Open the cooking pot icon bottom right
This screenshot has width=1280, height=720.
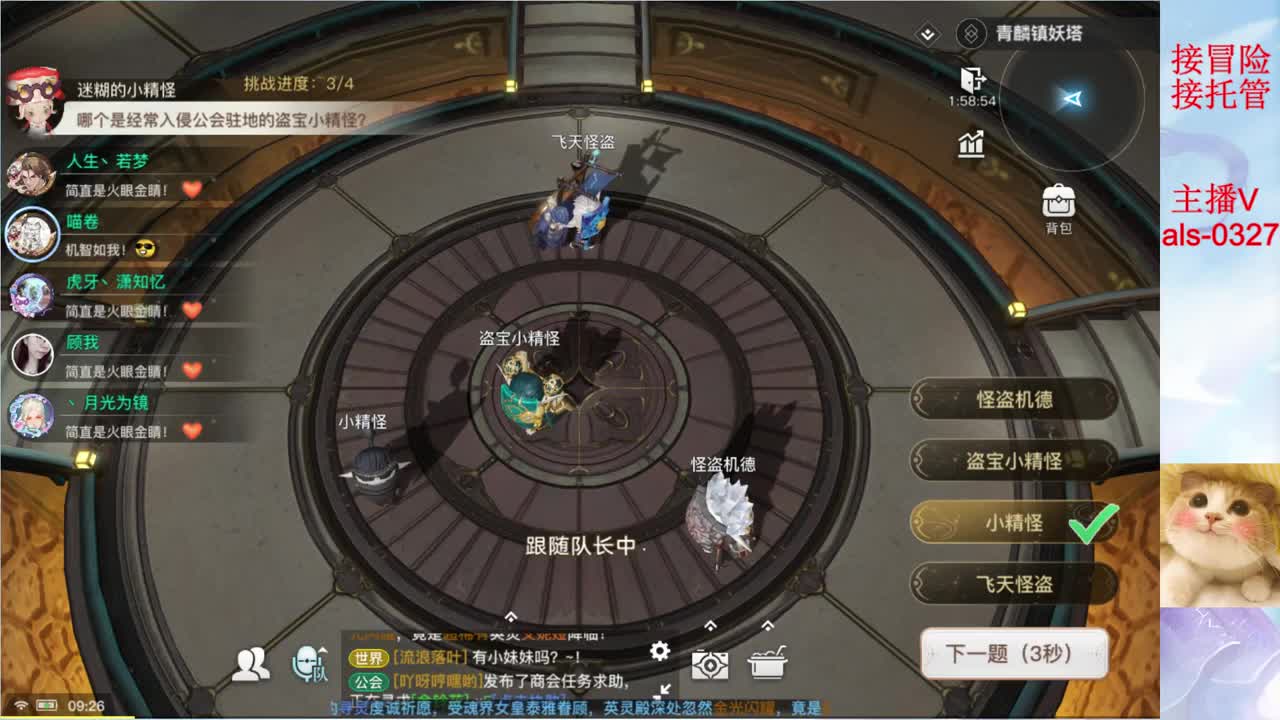pyautogui.click(x=769, y=662)
